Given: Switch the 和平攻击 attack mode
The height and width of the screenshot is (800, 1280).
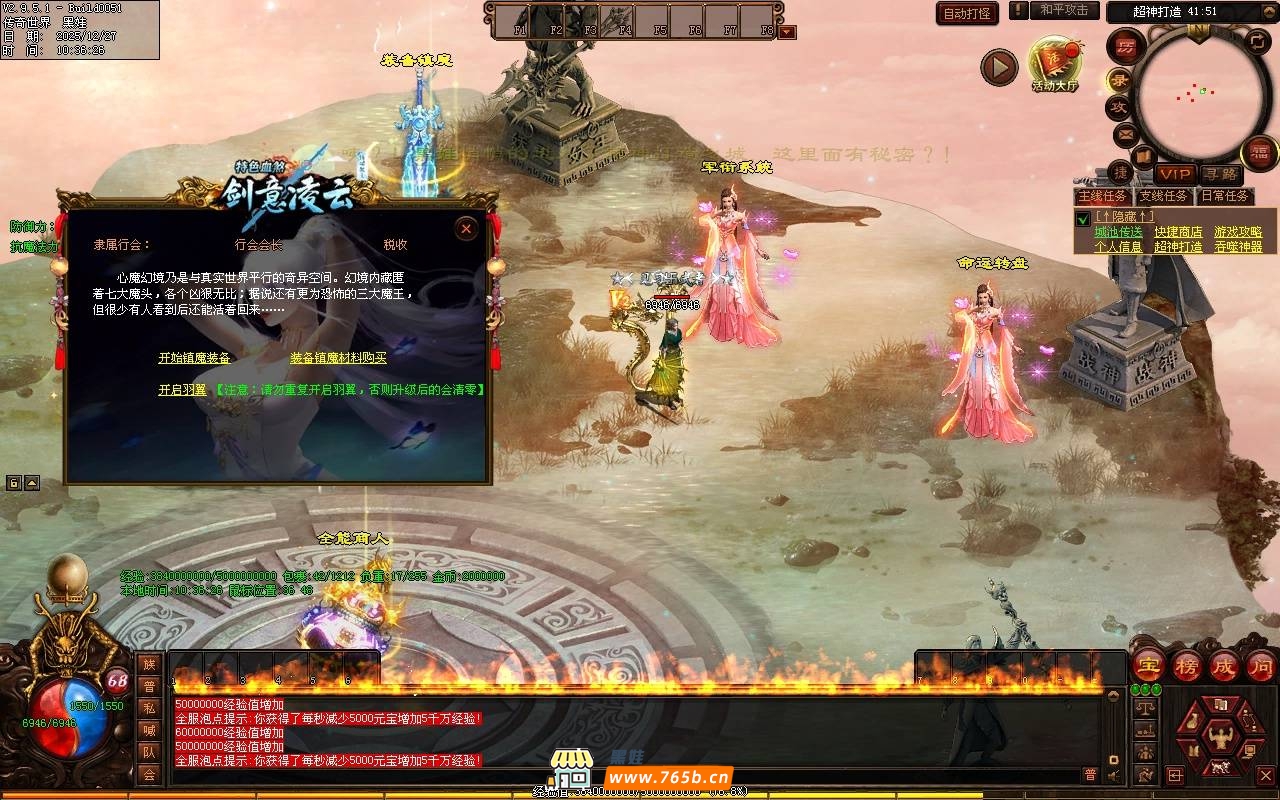Looking at the screenshot, I should (x=1064, y=10).
